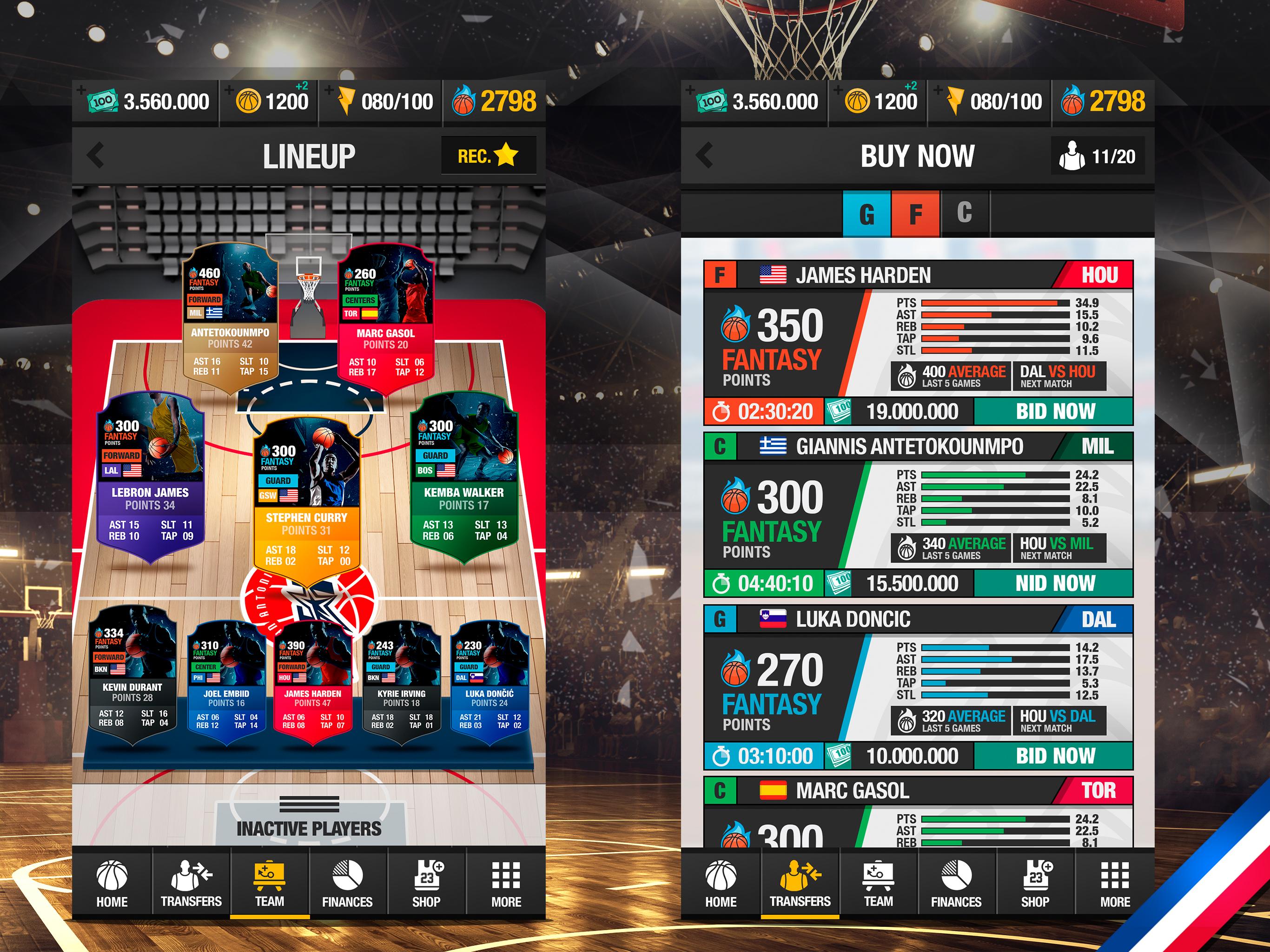This screenshot has height=952, width=1270.
Task: Switch to the G position filter tab
Action: pos(867,213)
